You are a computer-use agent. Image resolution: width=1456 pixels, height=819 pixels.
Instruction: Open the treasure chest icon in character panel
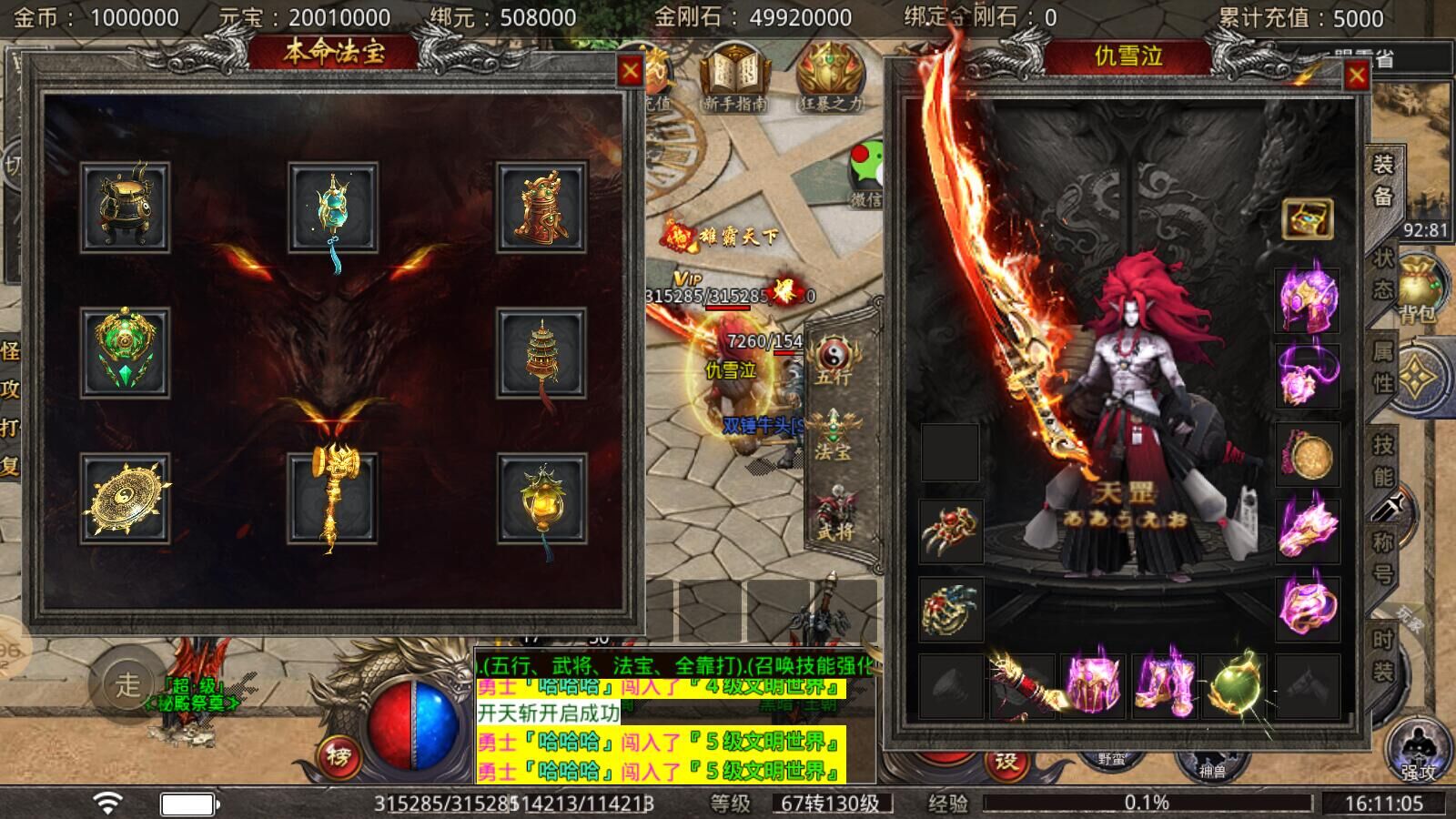pyautogui.click(x=1307, y=218)
